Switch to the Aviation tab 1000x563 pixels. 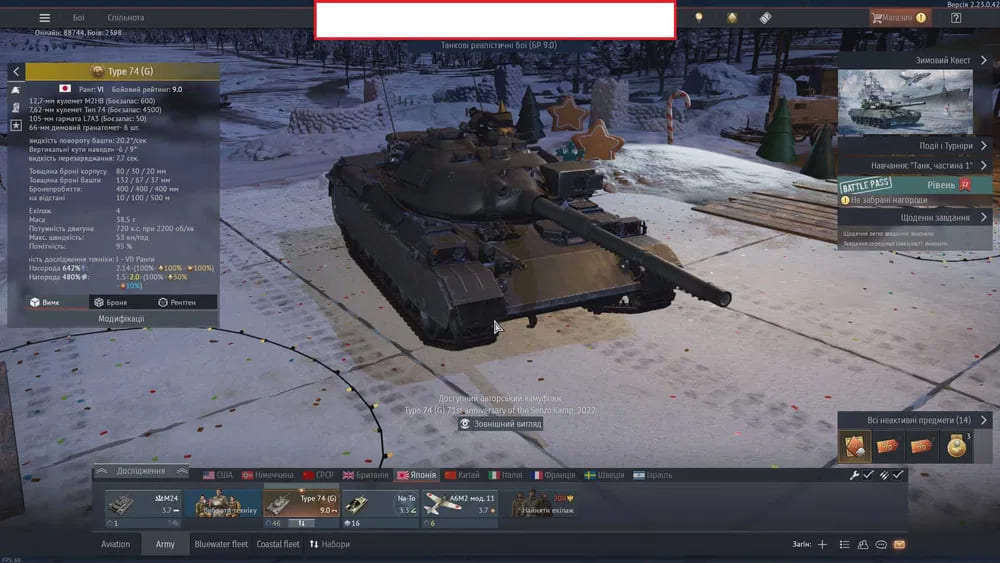point(116,545)
